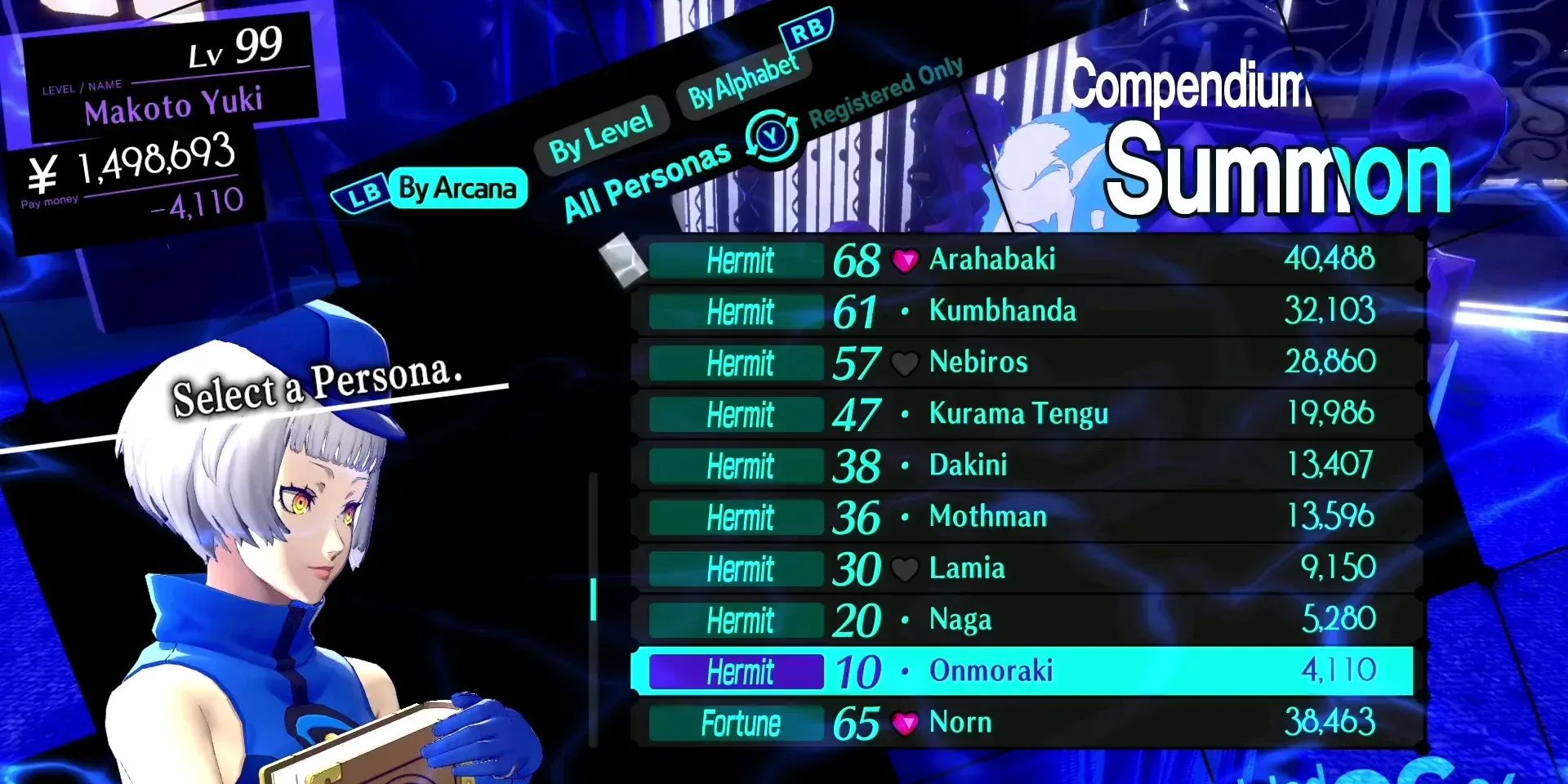Click the Hermit badge on Kurama Tengu's row
Screen dimensions: 1568x784
[736, 414]
